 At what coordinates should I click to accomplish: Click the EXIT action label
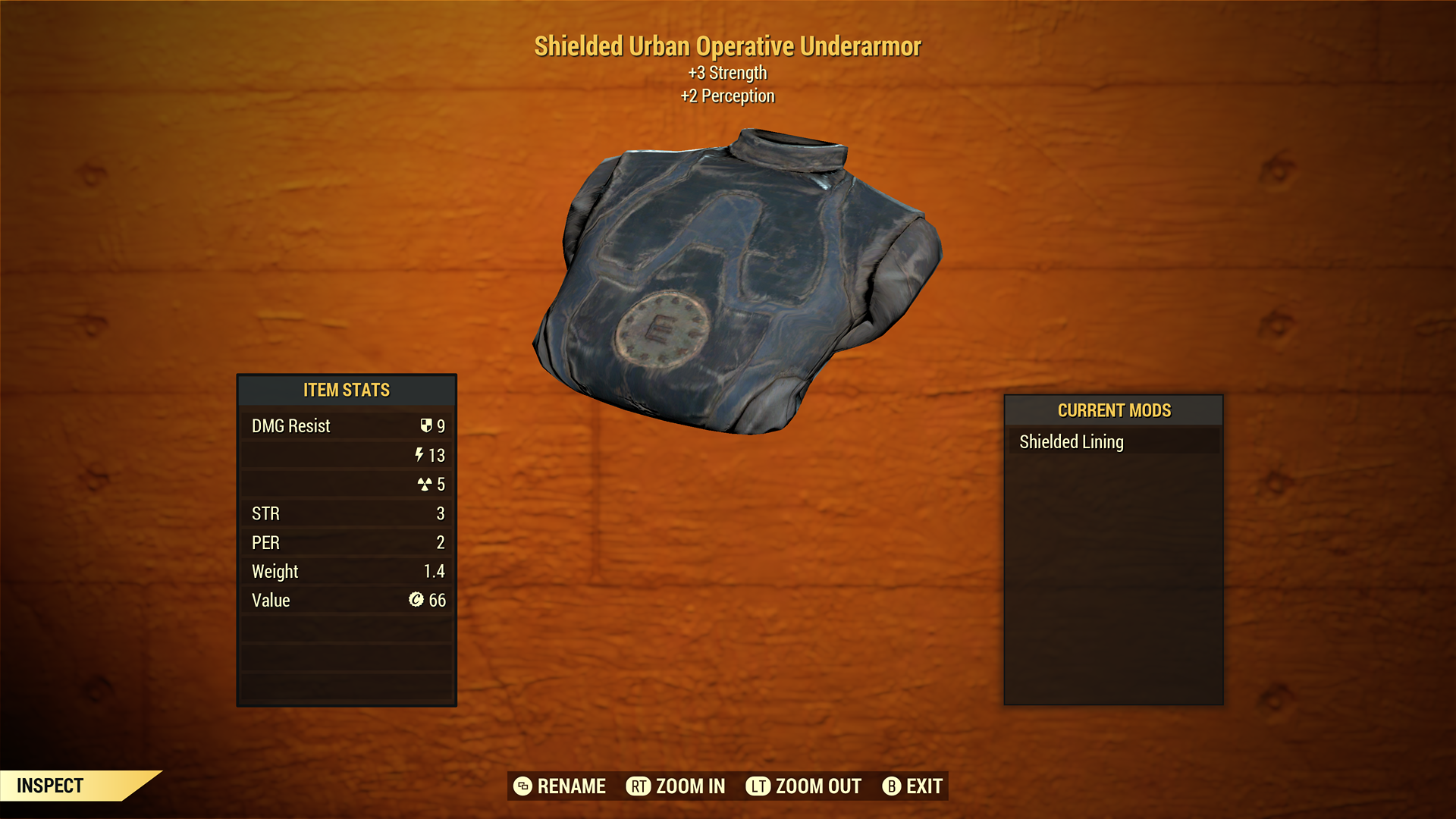(x=925, y=786)
